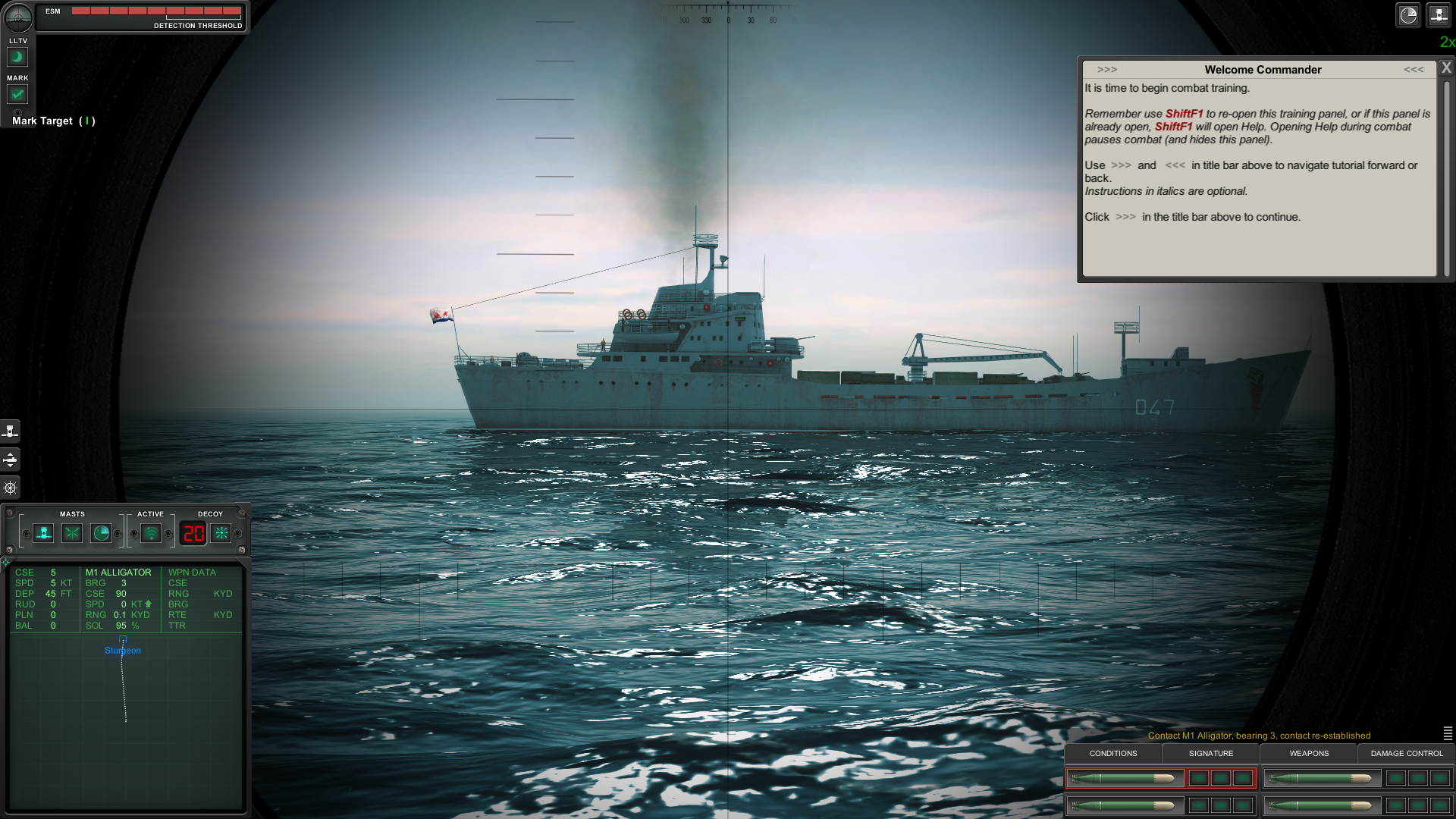
Task: Open the message log lines icon
Action: tap(1448, 733)
